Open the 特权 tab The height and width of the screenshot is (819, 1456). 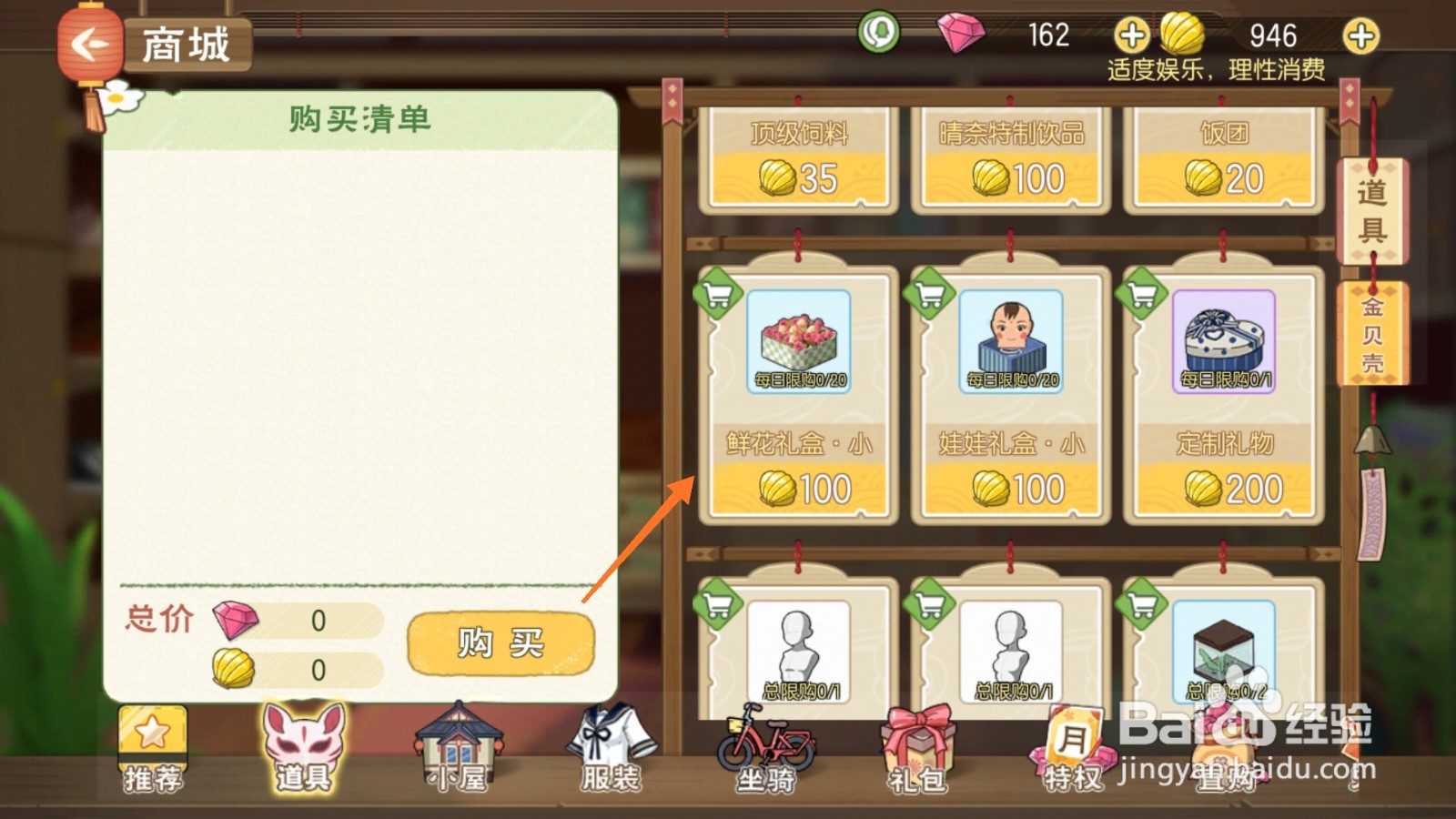pos(1069,746)
